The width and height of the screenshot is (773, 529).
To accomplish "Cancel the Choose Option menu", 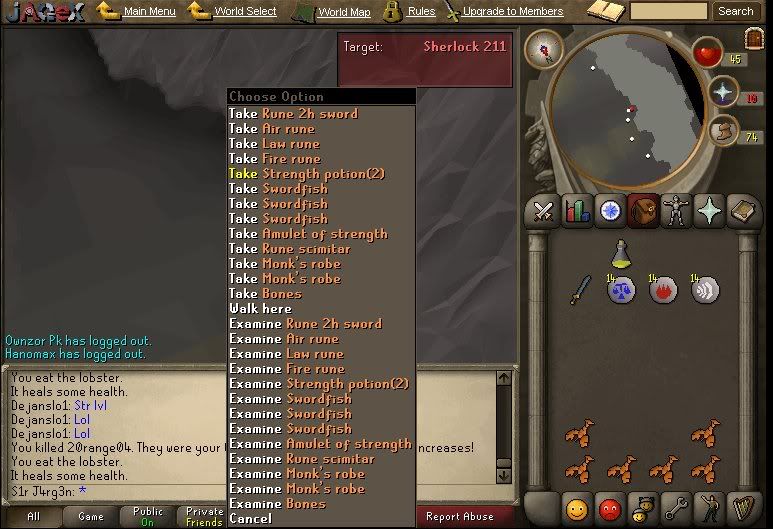I will [x=250, y=519].
